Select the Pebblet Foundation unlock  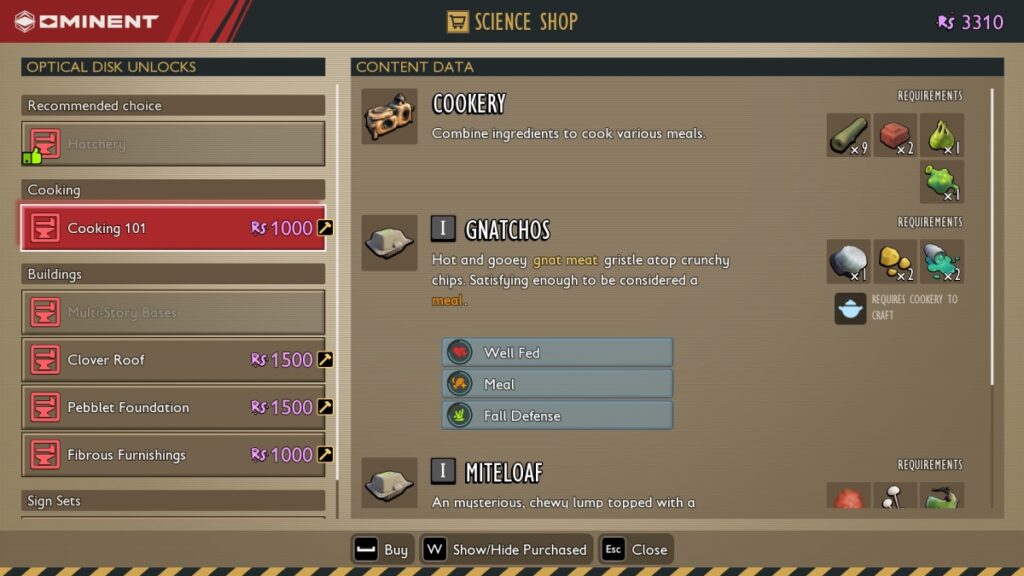pos(173,407)
